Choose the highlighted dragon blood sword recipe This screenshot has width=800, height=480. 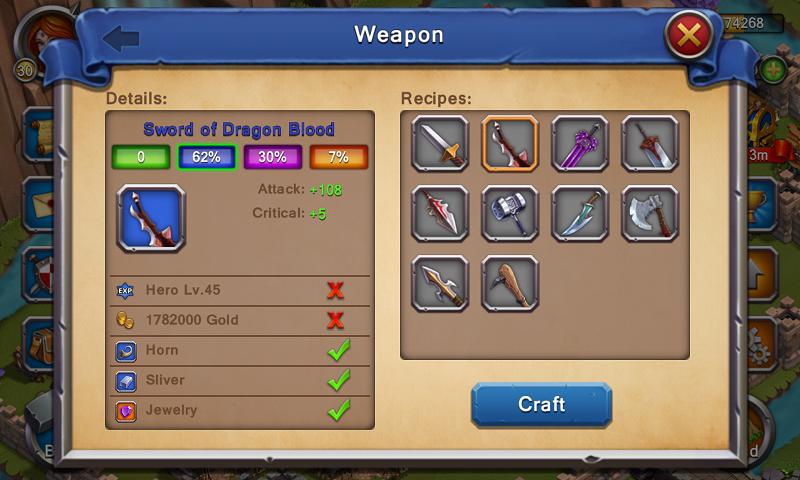click(x=510, y=143)
